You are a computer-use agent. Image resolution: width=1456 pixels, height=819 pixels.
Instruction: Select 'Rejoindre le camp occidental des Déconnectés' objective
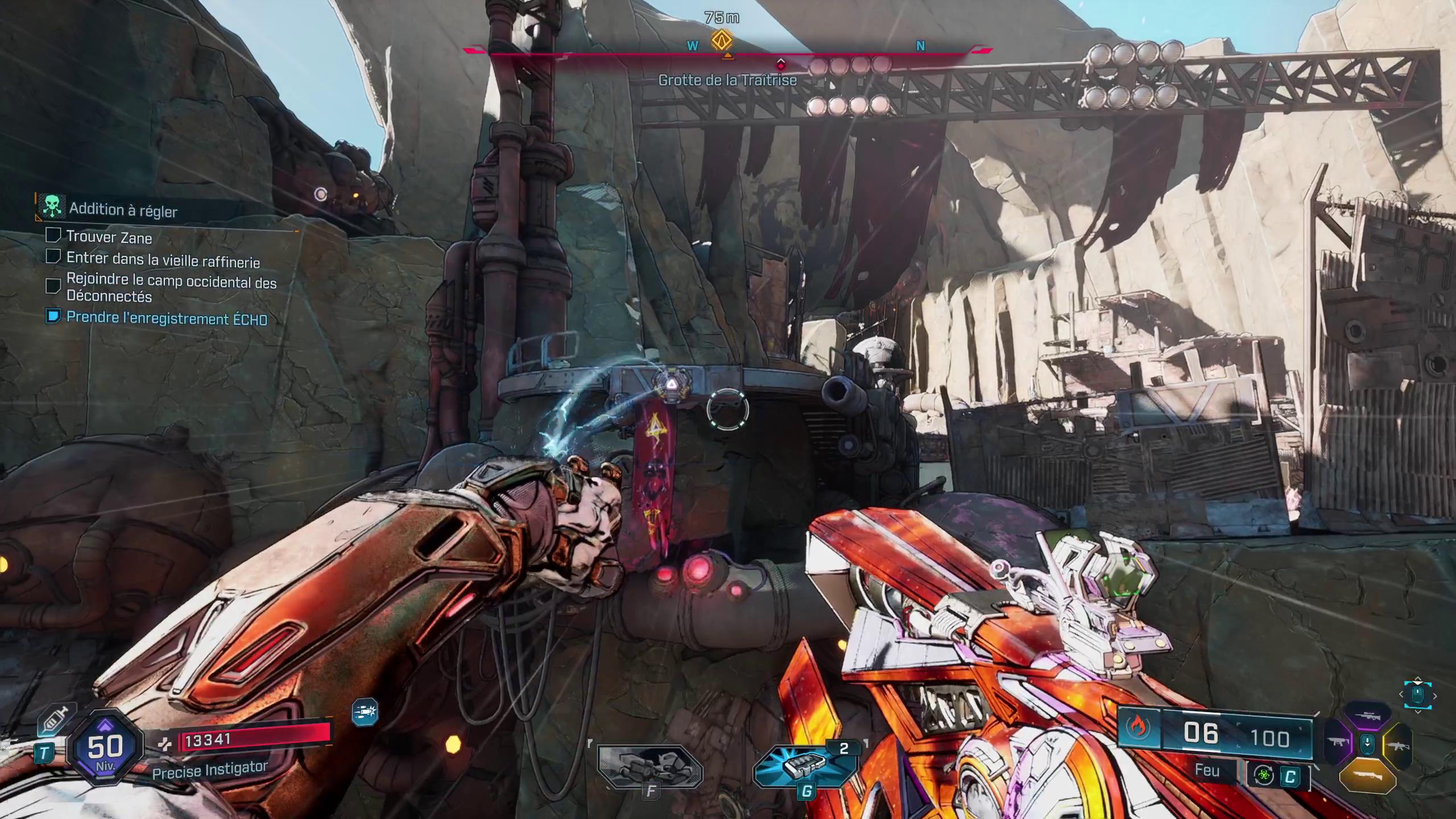[x=171, y=289]
